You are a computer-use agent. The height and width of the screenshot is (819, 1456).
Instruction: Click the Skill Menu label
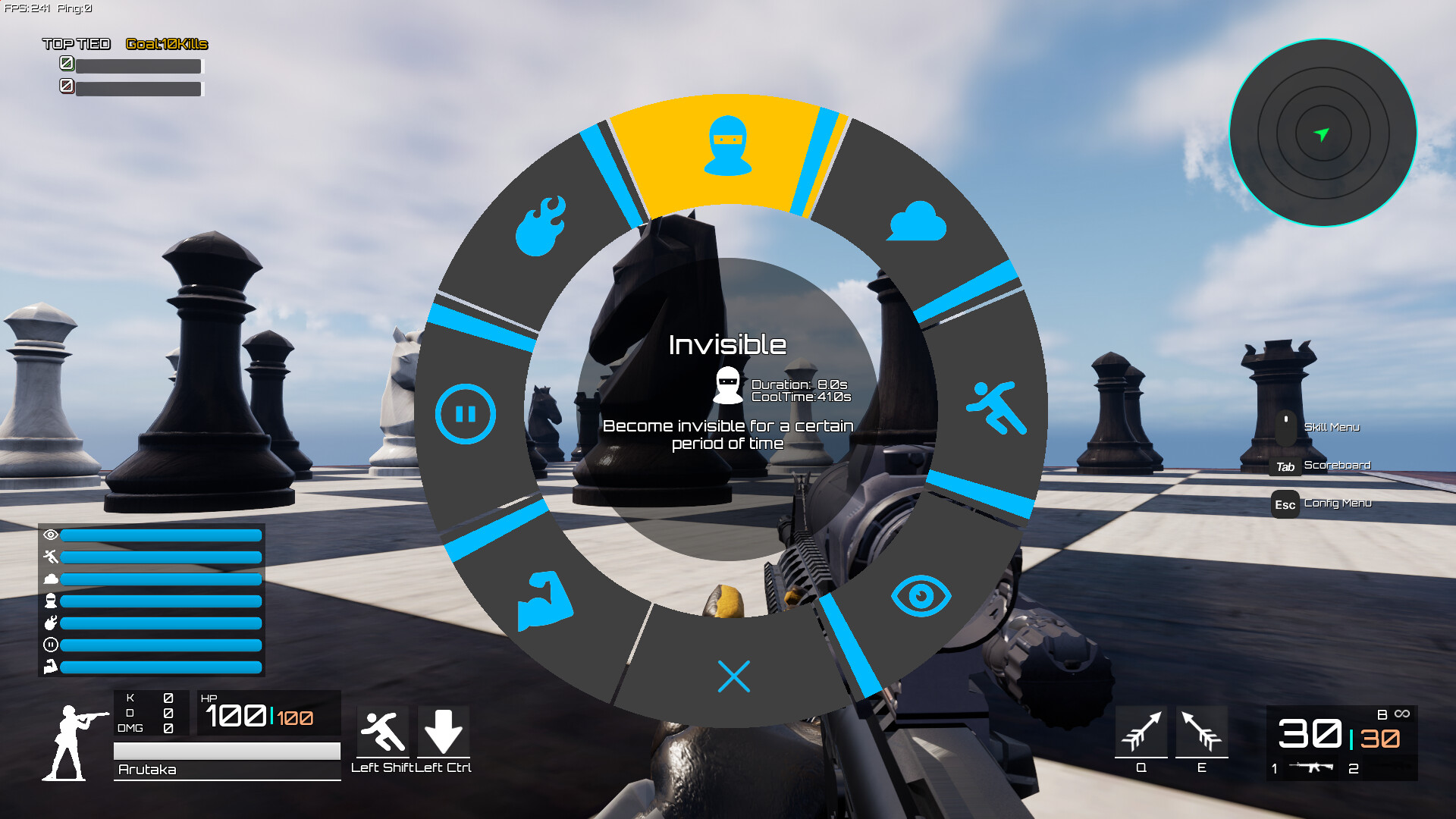(x=1331, y=427)
